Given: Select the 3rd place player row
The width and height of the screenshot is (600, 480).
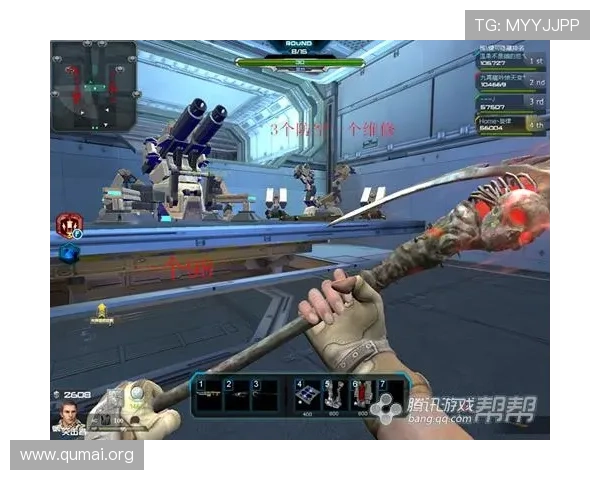Looking at the screenshot, I should coord(510,102).
